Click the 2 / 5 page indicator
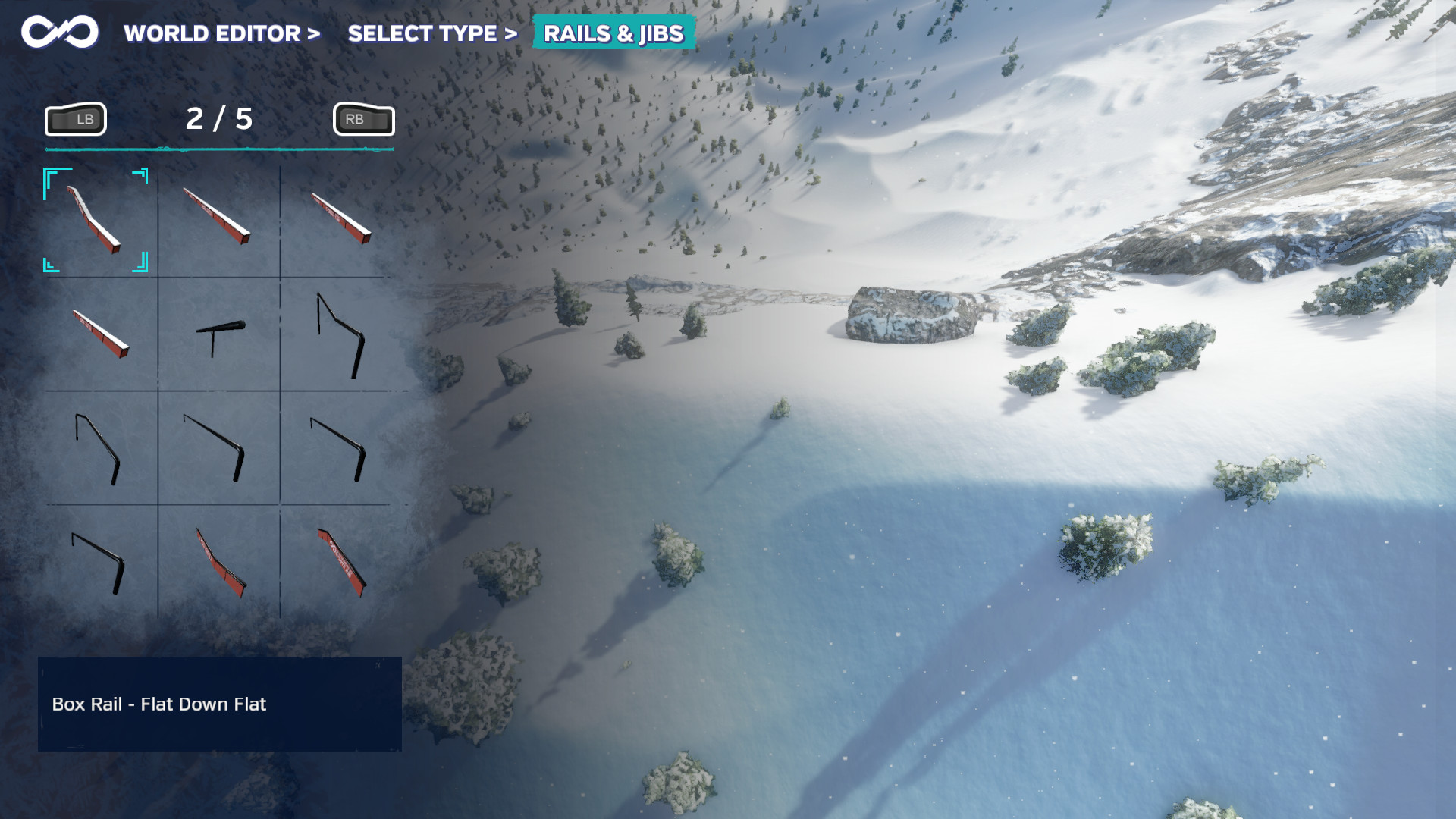The width and height of the screenshot is (1456, 819). 219,118
